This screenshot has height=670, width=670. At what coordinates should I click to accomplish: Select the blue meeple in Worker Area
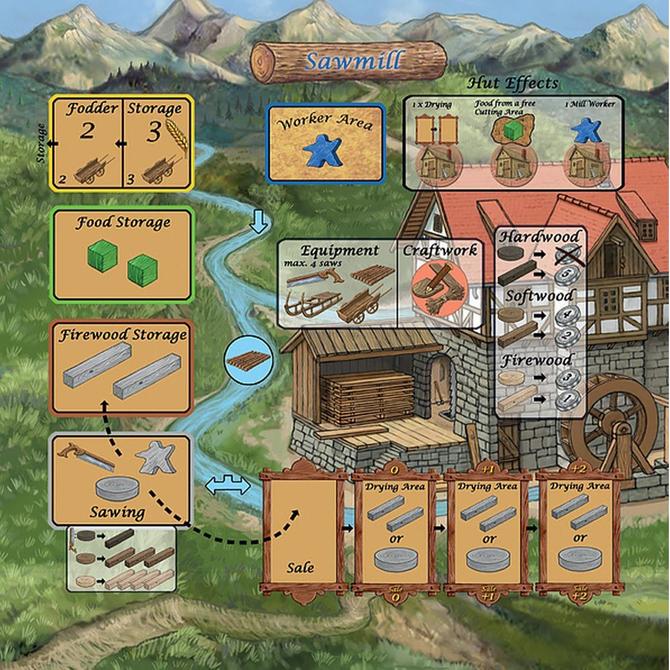(321, 150)
